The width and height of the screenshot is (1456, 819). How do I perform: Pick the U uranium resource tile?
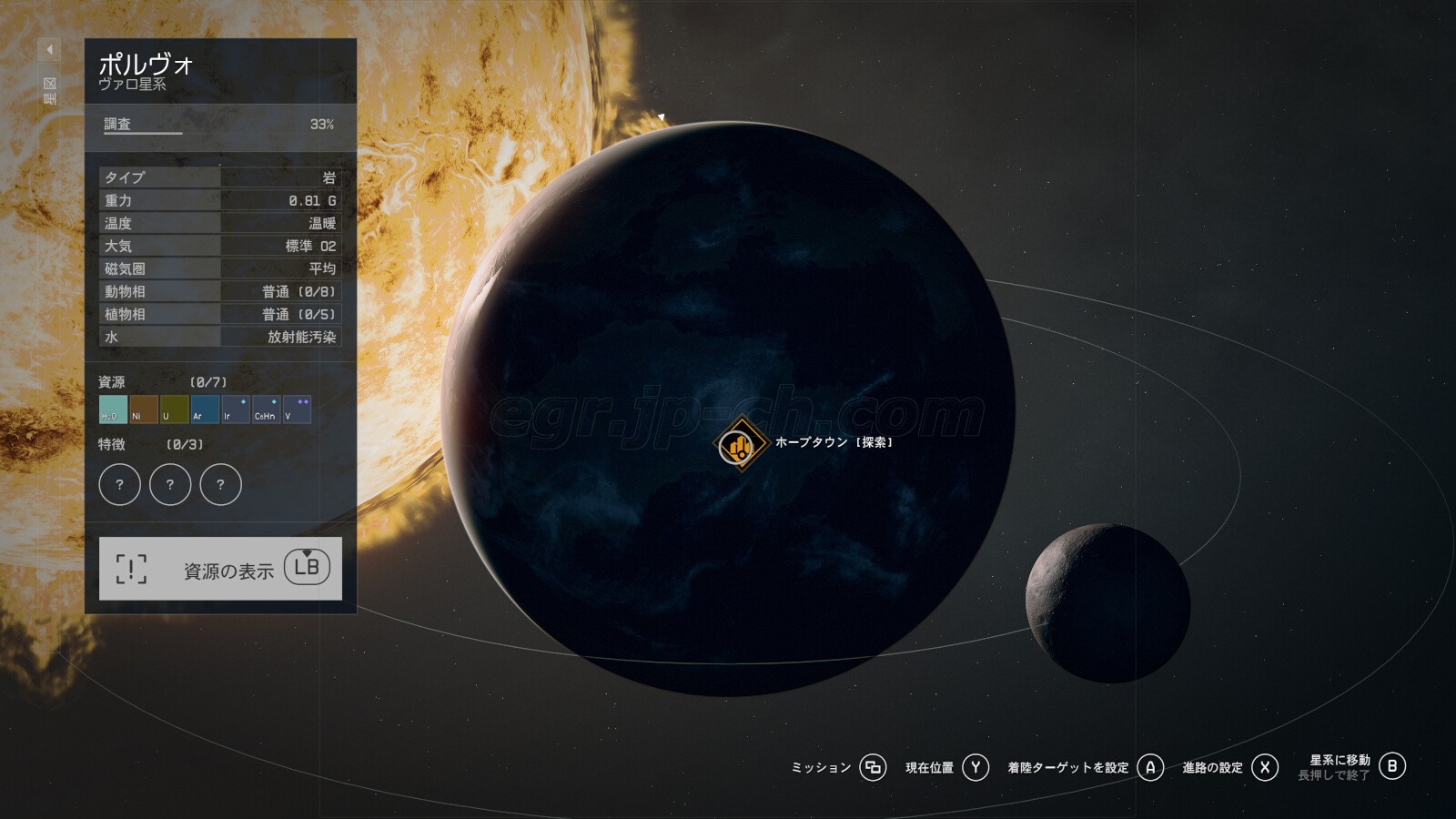[x=174, y=409]
